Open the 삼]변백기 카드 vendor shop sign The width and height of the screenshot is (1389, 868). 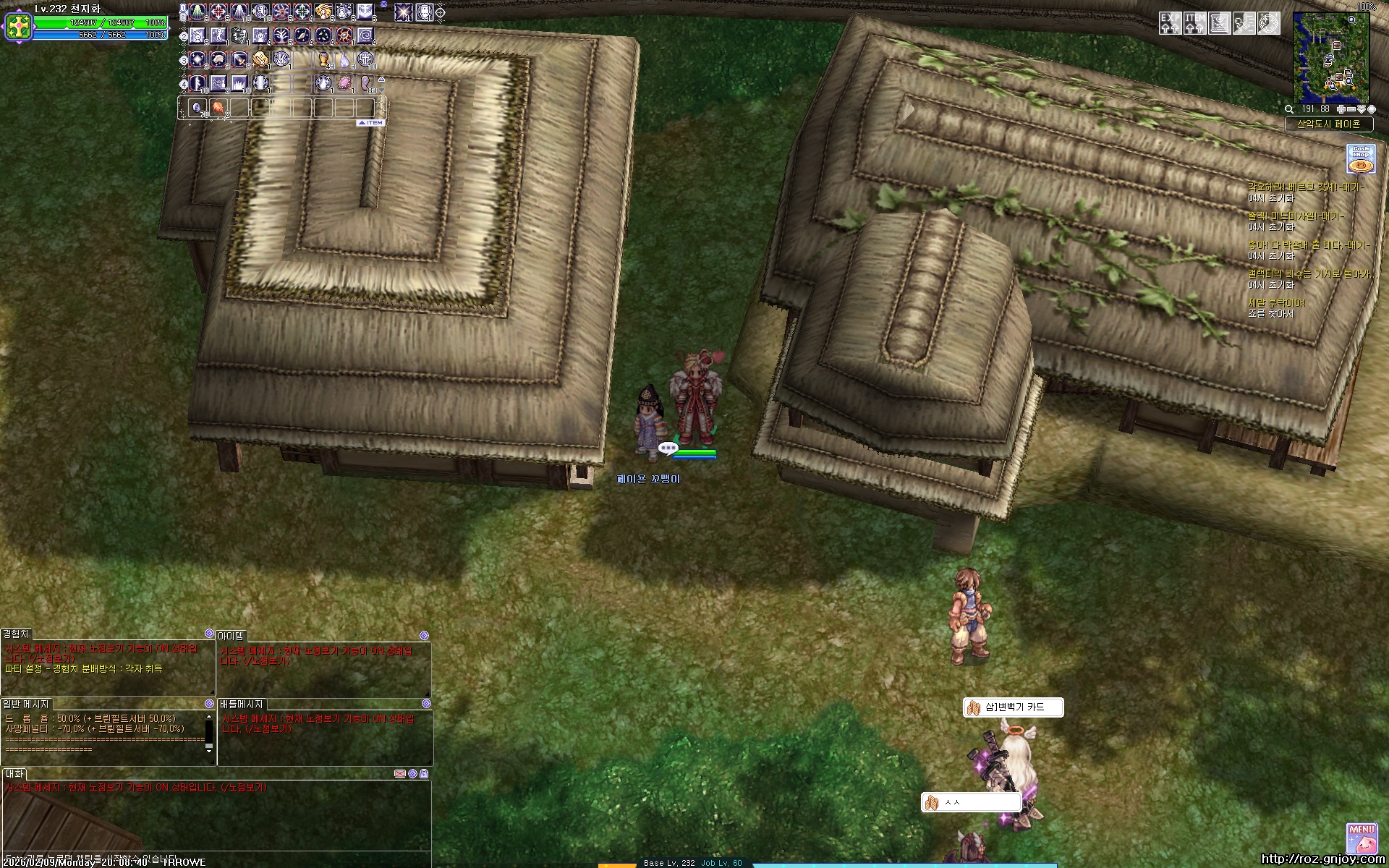1014,707
